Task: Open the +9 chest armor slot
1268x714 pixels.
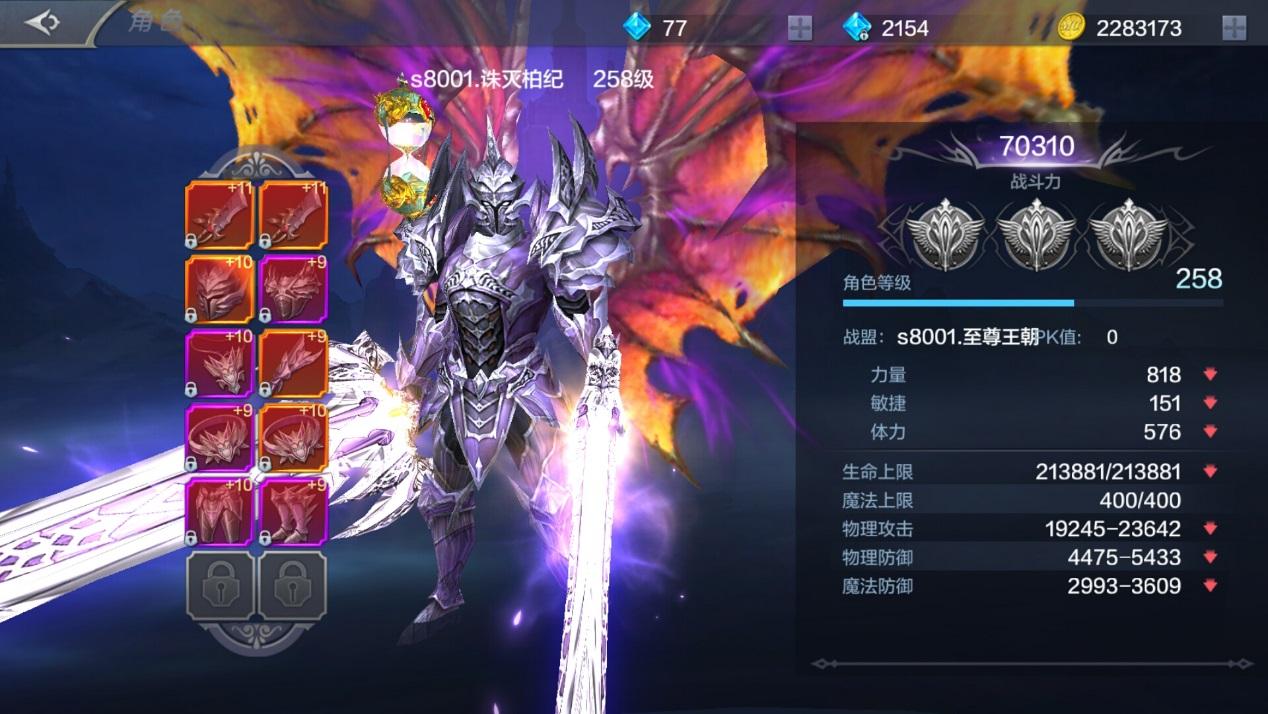Action: pyautogui.click(x=294, y=290)
